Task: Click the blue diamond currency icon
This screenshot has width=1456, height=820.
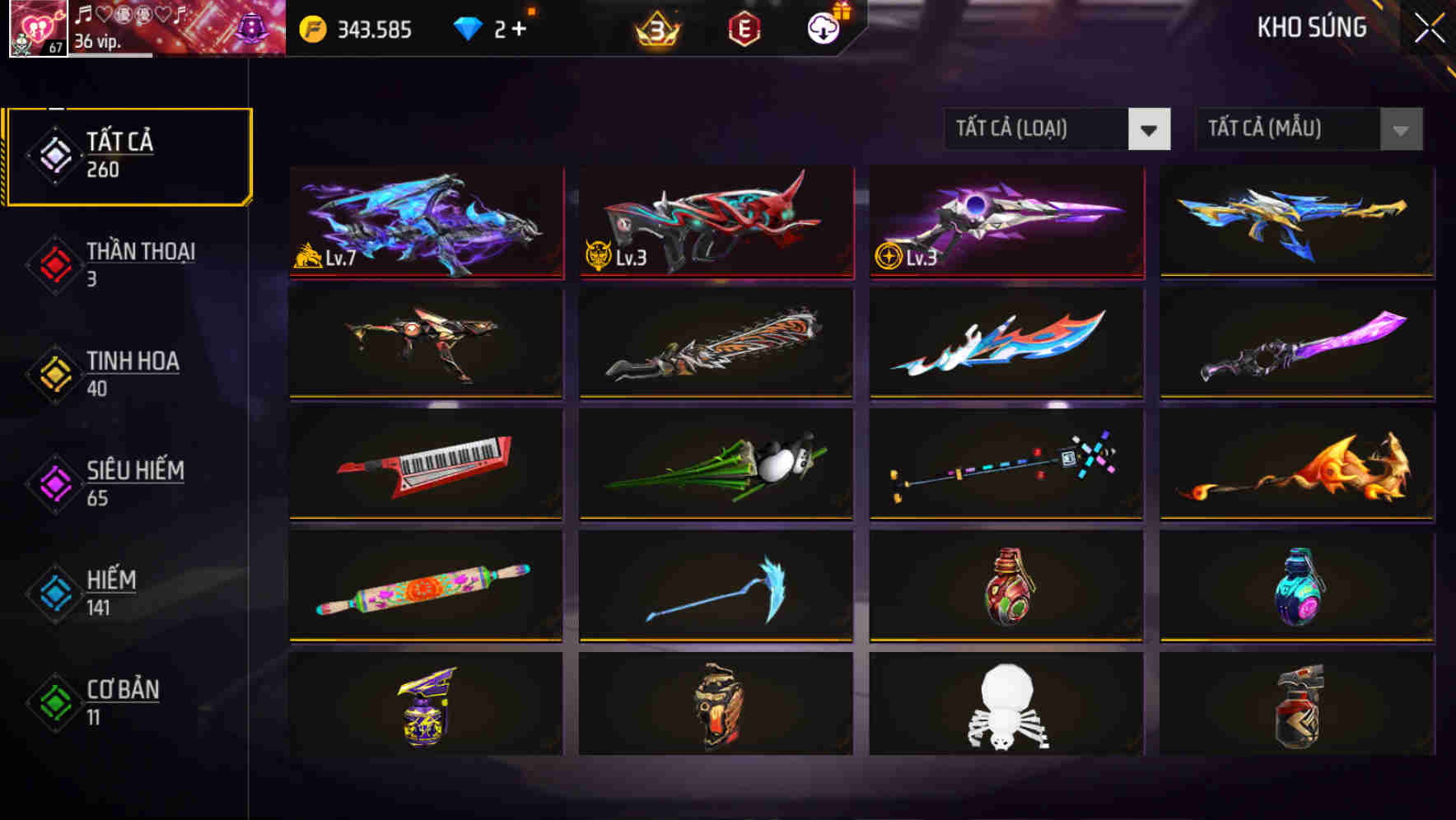Action: (466, 27)
